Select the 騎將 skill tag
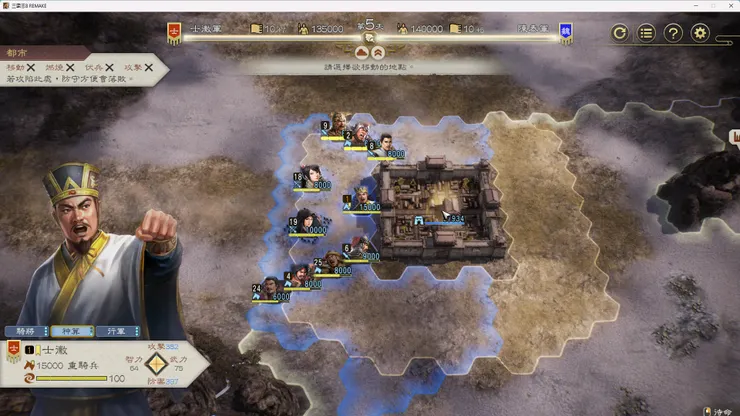 (26, 331)
